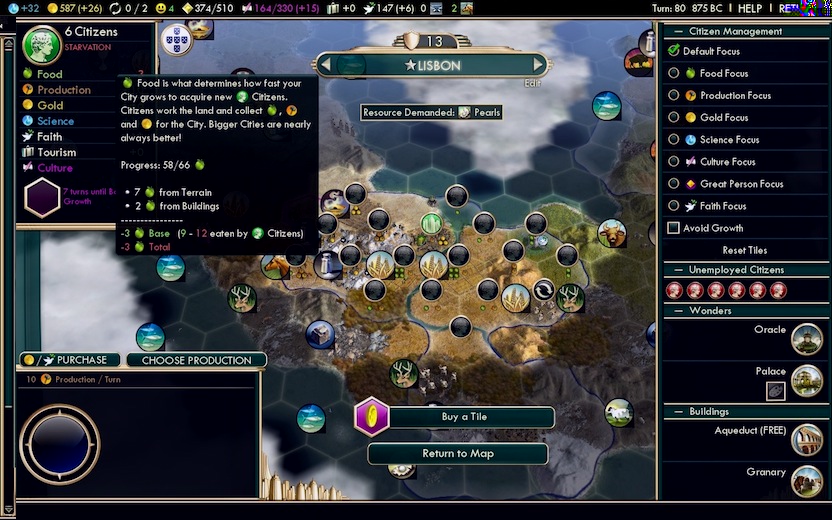832x520 pixels.
Task: Select Default Focus option
Action: click(674, 51)
